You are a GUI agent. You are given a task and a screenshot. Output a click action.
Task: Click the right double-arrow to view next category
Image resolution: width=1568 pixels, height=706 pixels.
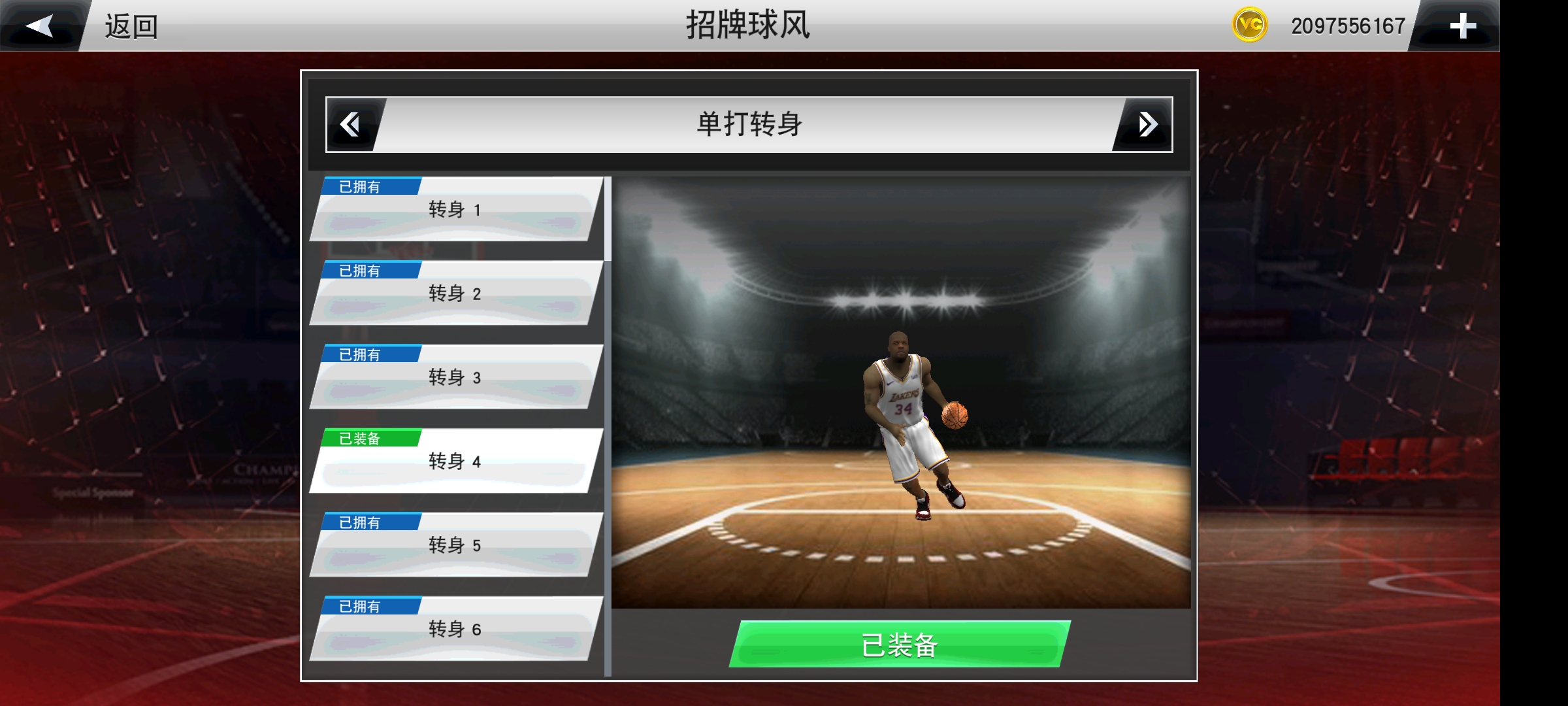pos(1150,126)
